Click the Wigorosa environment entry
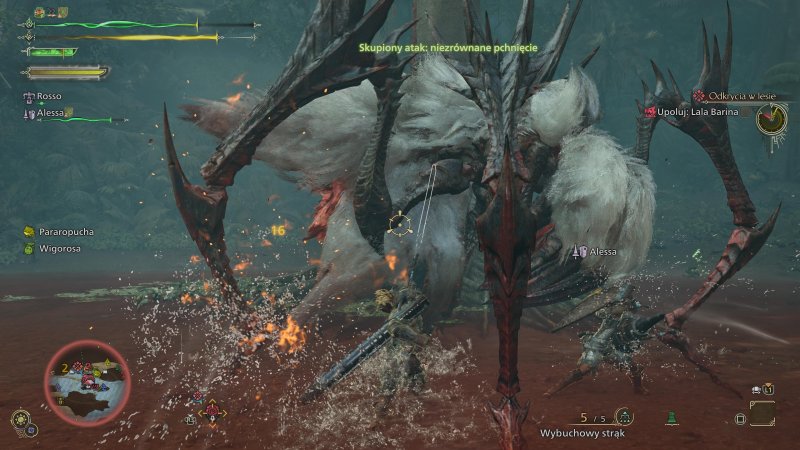The width and height of the screenshot is (800, 450). pos(58,248)
